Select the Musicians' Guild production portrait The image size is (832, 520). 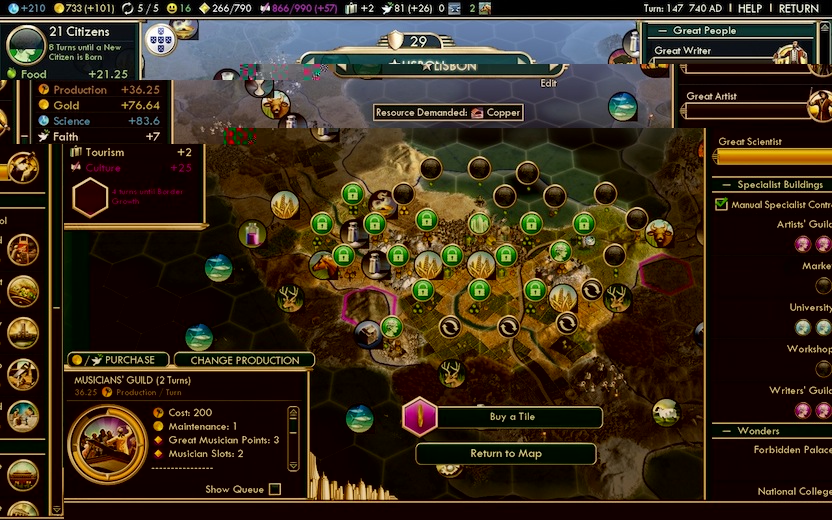(x=100, y=439)
